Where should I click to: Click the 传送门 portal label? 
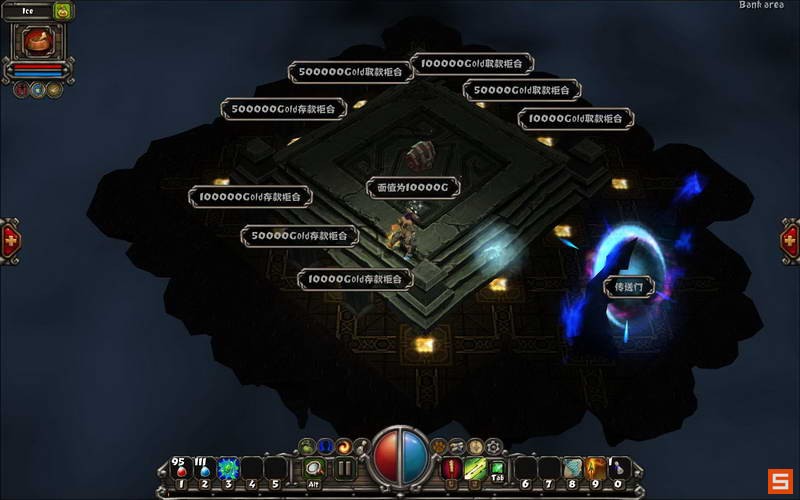(x=630, y=287)
